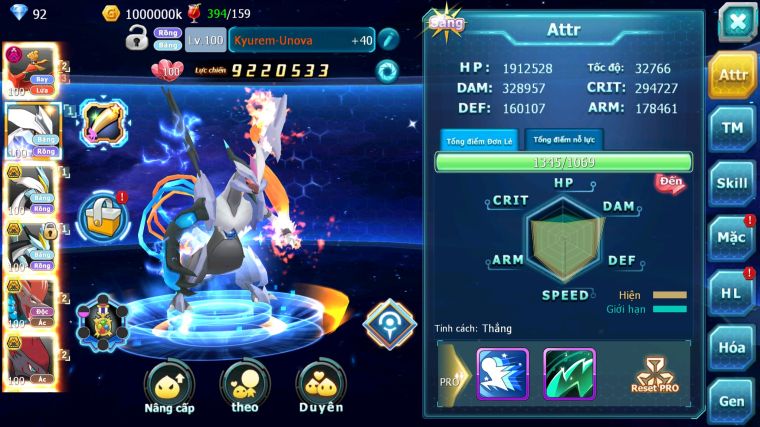Click the theo follow button
This screenshot has width=760, height=427.
pos(245,387)
